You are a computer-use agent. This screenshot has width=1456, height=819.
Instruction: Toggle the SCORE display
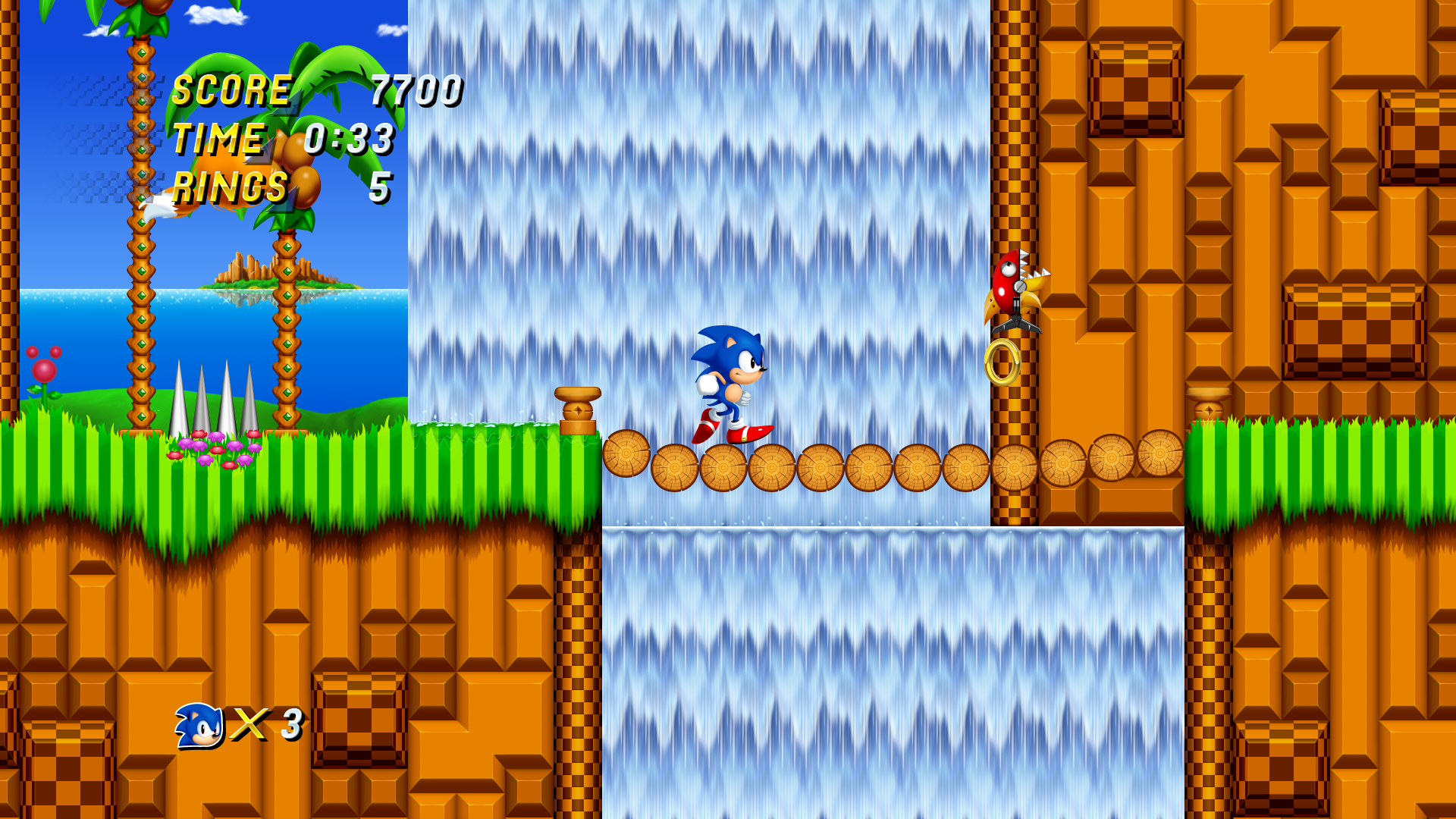click(x=231, y=89)
